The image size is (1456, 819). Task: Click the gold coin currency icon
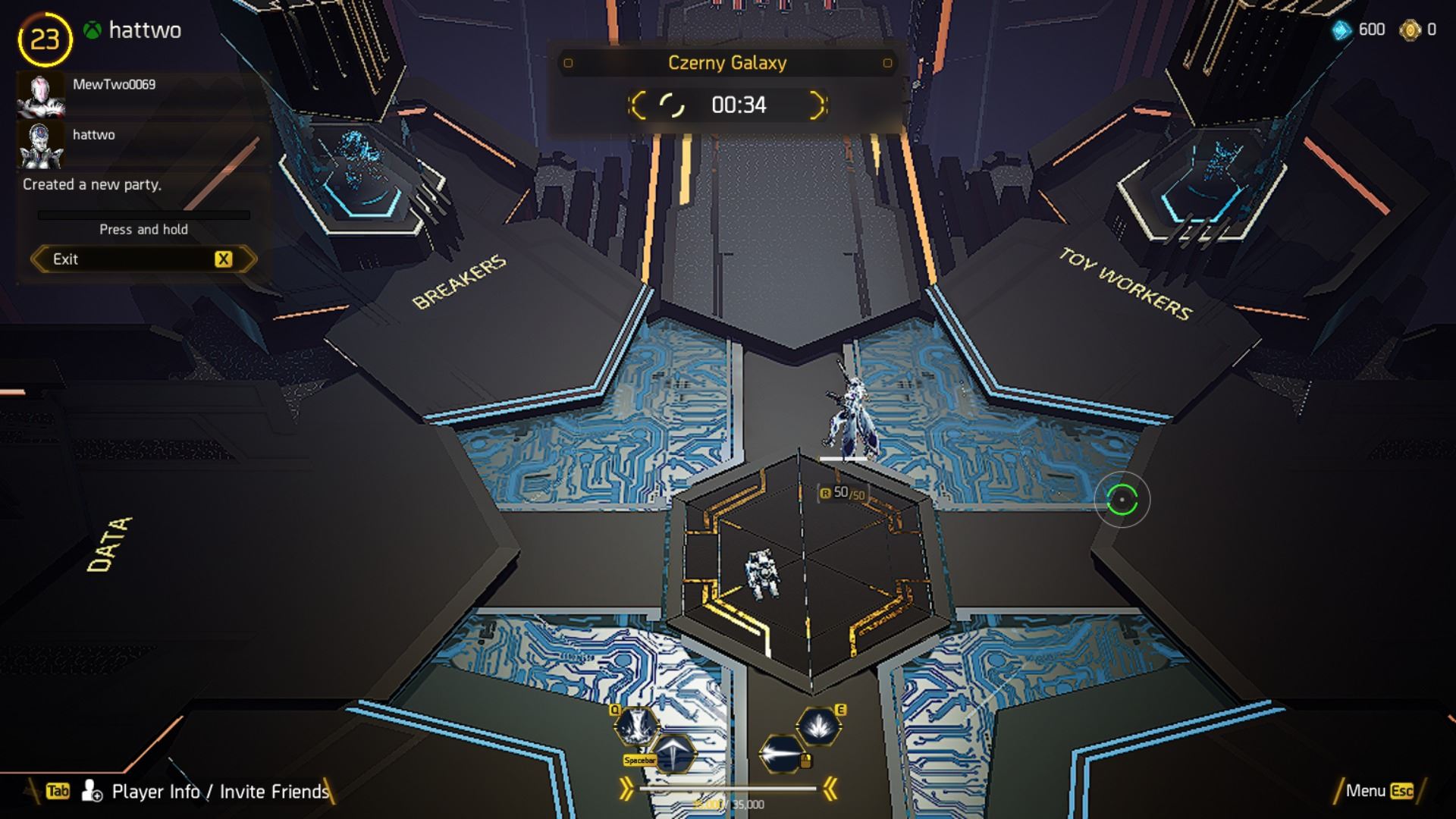(1410, 30)
